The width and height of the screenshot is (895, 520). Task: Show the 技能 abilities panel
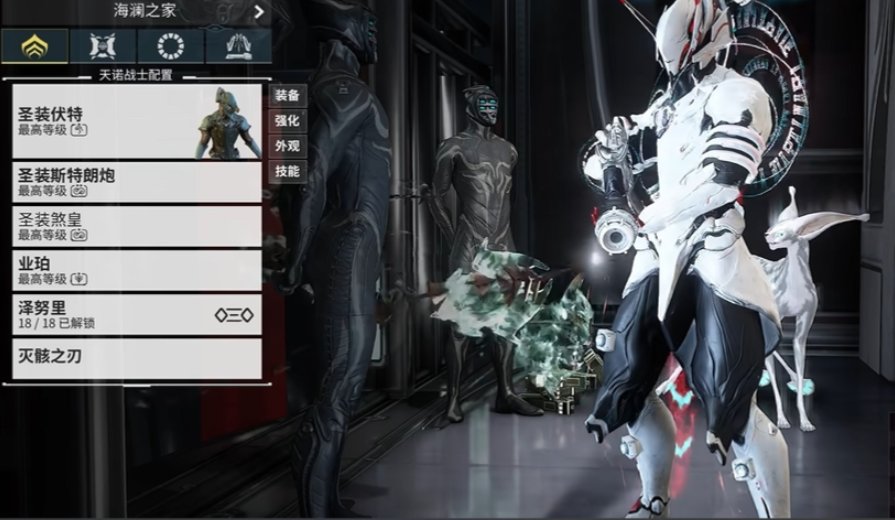(x=287, y=171)
